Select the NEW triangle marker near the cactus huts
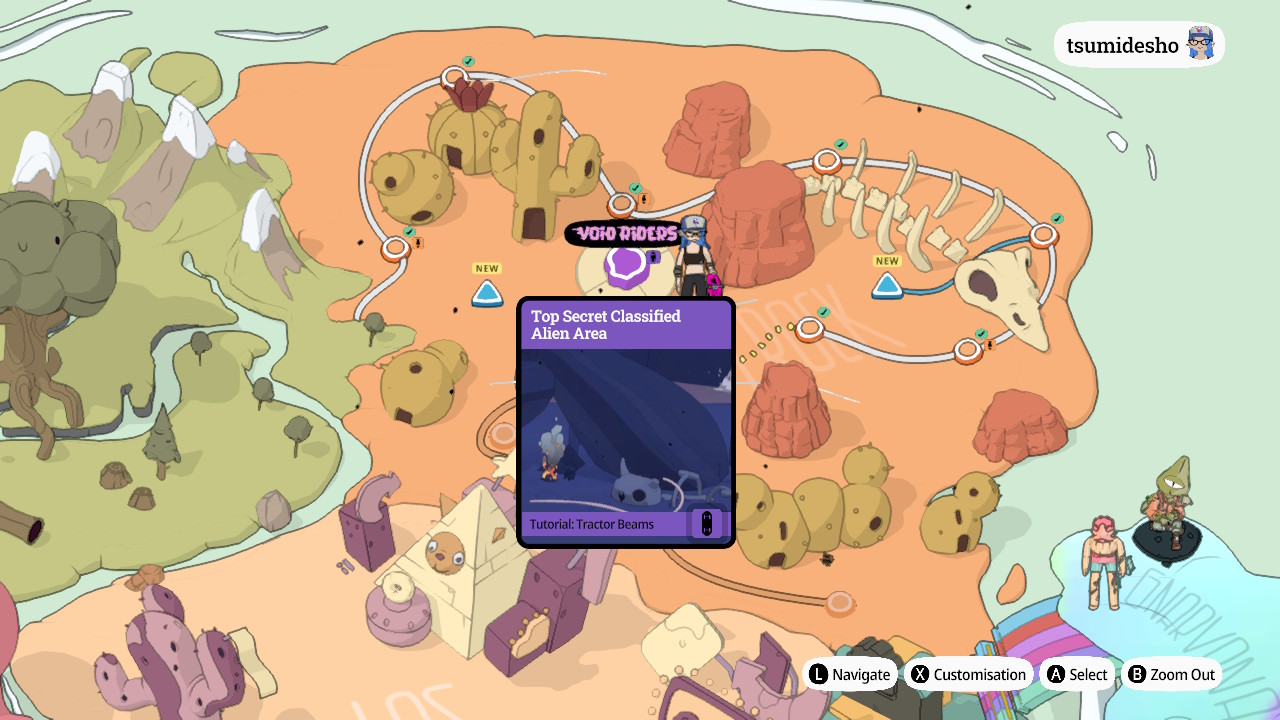 click(487, 293)
